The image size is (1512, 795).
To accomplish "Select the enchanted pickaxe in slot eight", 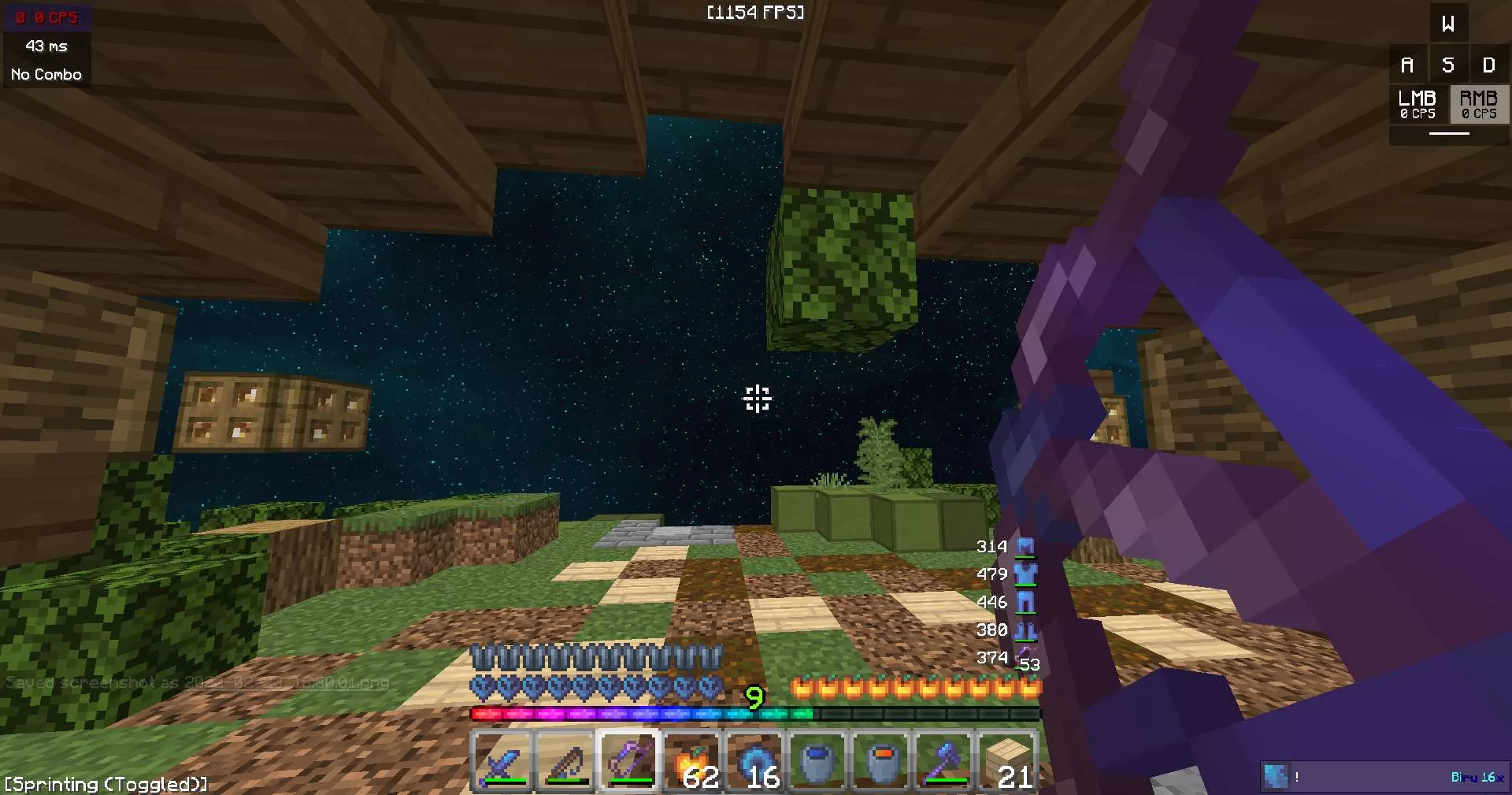I will [943, 759].
